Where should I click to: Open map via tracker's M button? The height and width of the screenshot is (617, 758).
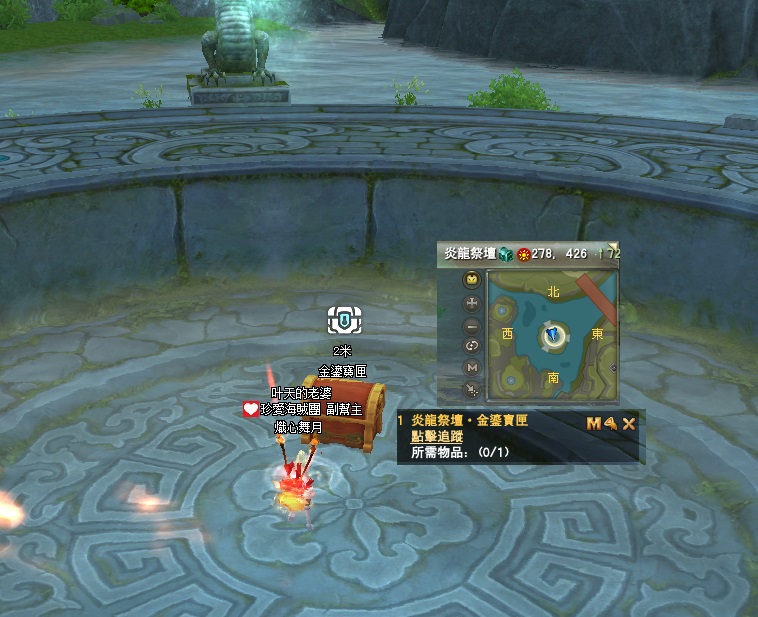[594, 423]
